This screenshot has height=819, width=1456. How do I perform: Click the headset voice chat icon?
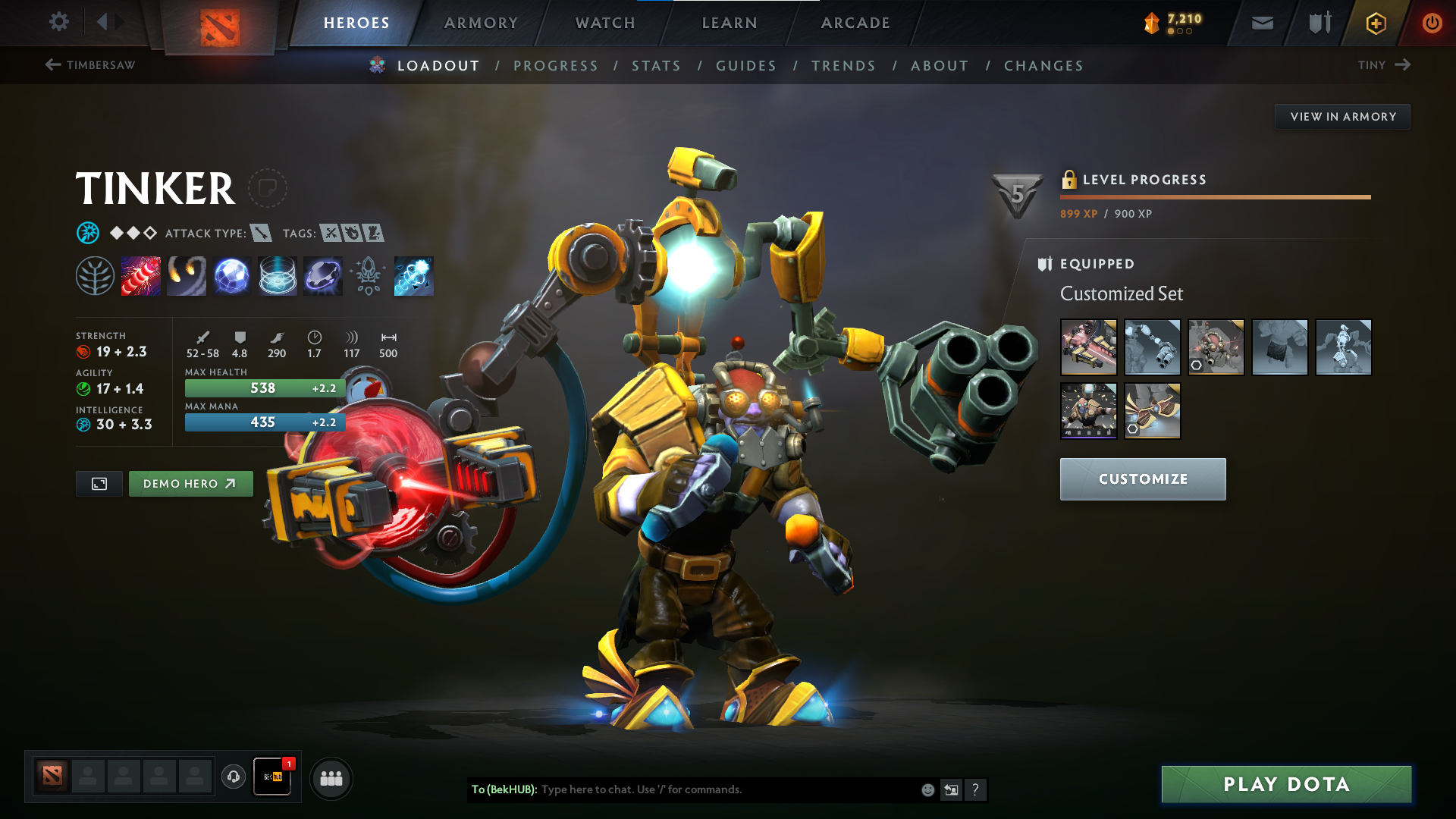coord(234,777)
